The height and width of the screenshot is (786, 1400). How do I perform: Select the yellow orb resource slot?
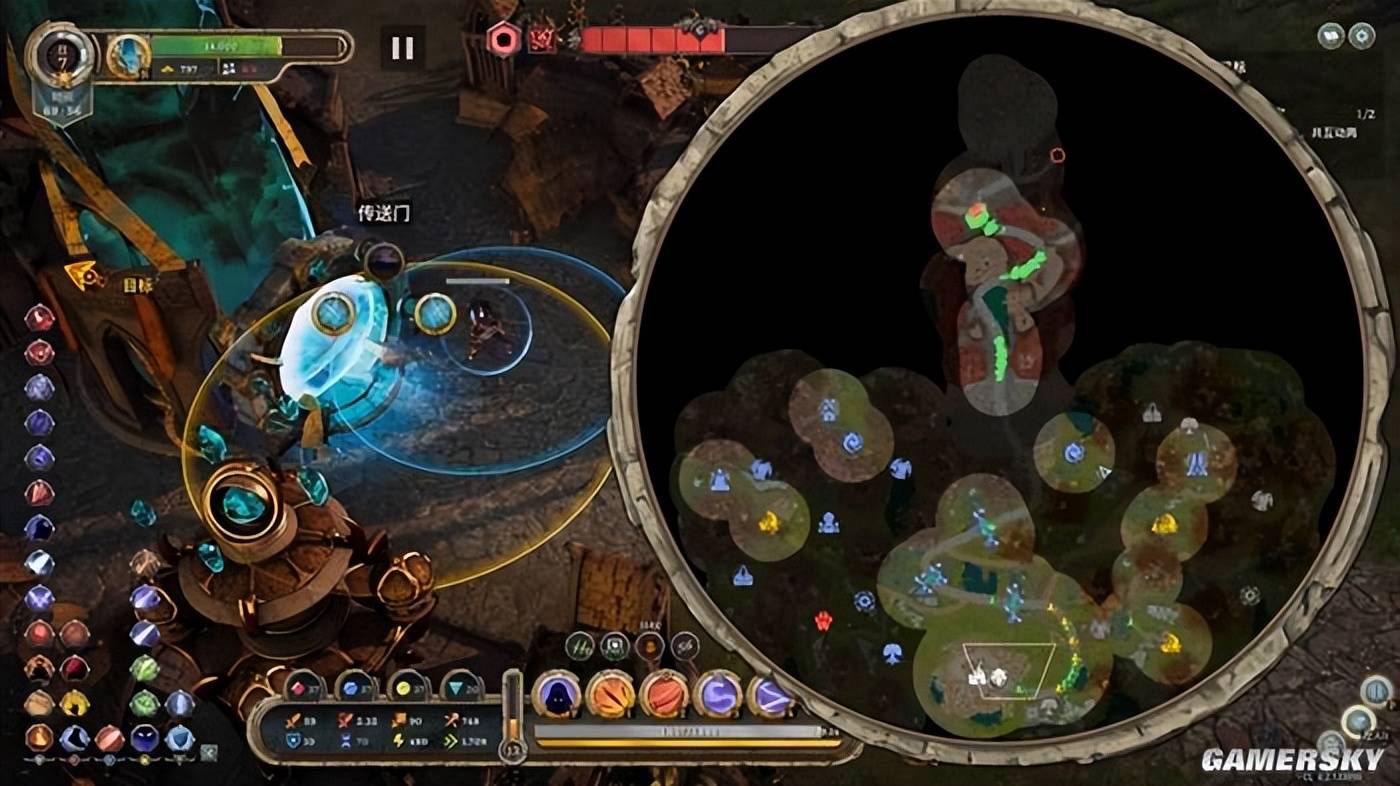coord(408,687)
